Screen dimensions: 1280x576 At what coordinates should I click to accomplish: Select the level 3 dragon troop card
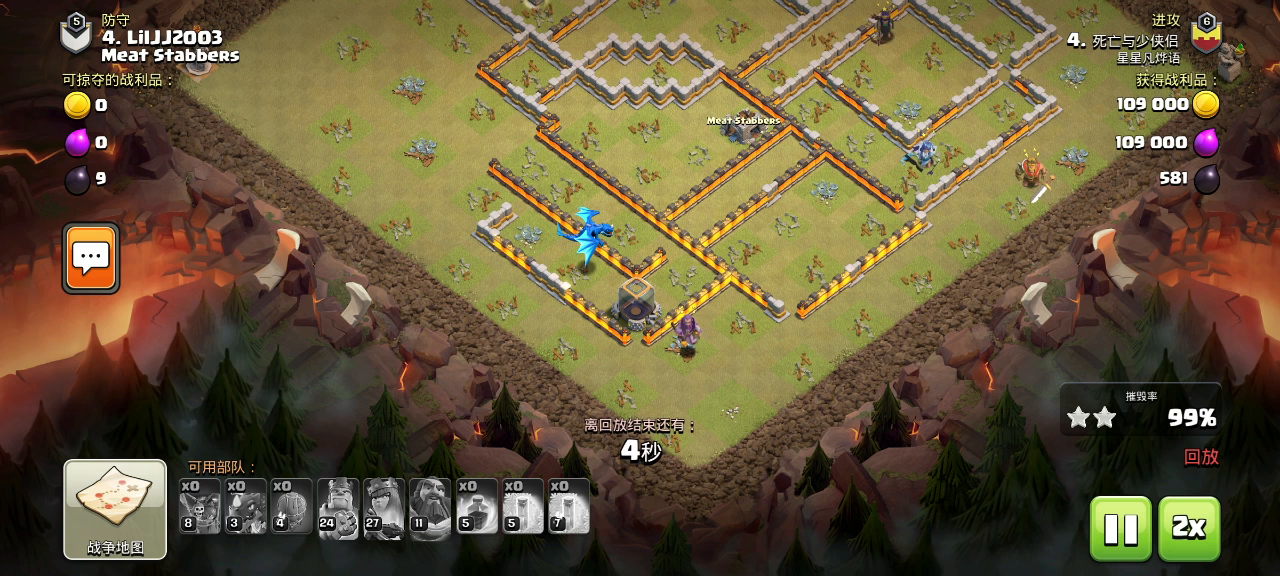pos(246,508)
